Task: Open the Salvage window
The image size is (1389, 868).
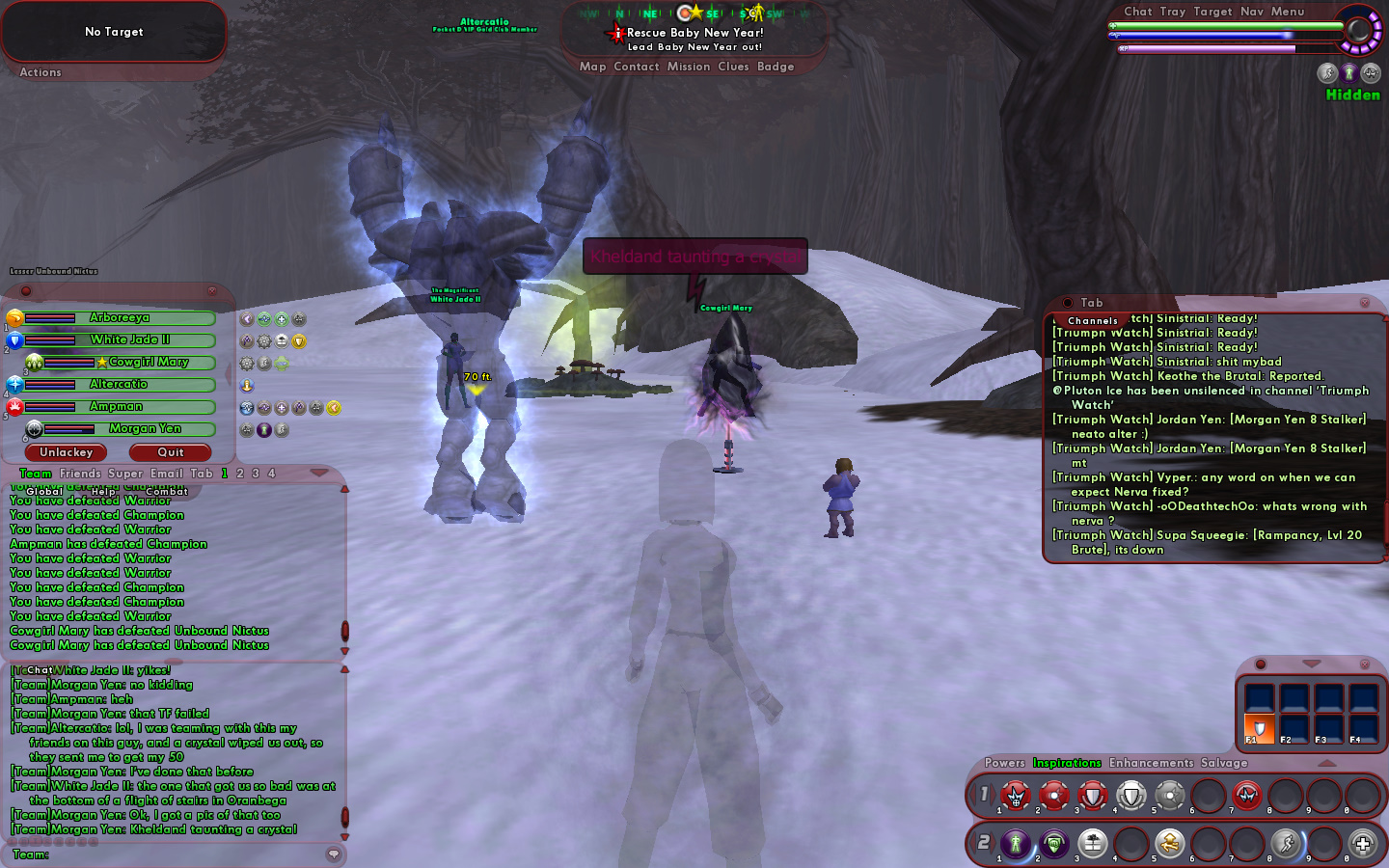Action: (1224, 763)
